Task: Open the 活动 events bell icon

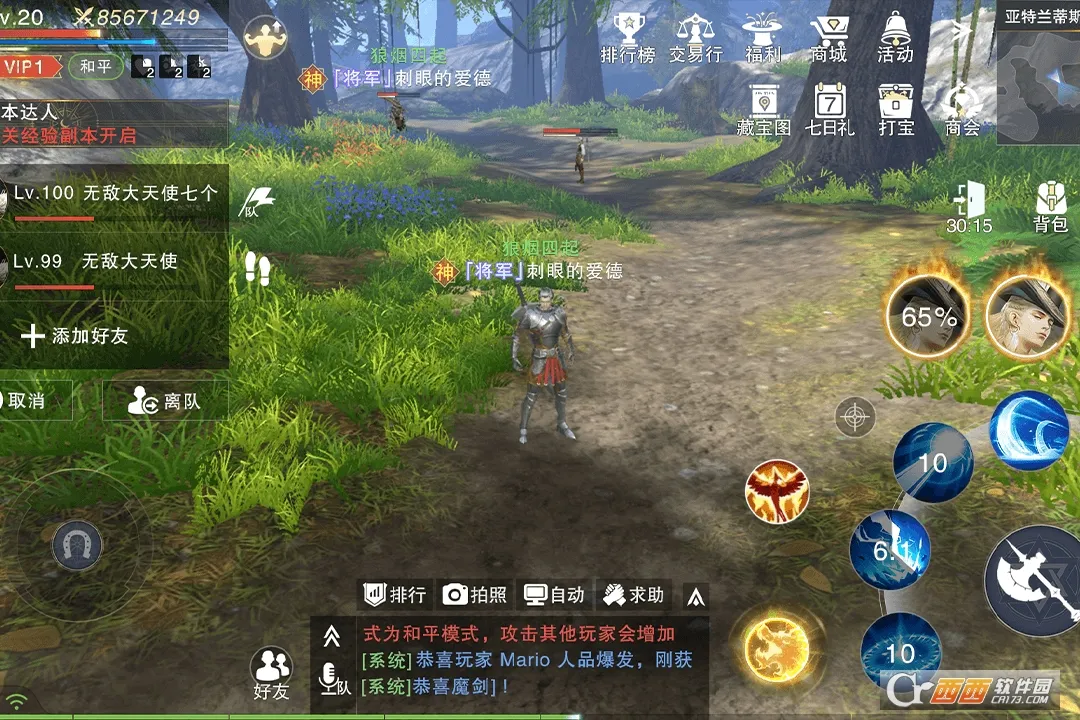Action: tap(895, 38)
